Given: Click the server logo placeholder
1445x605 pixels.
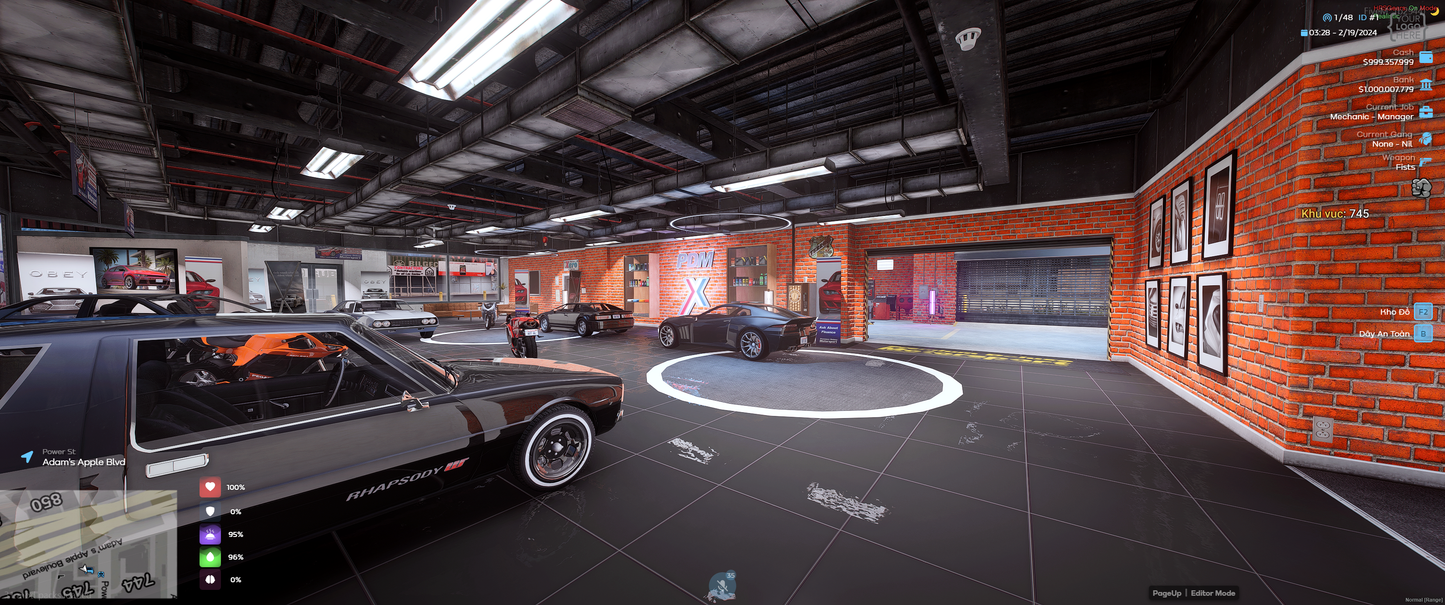Looking at the screenshot, I should tap(1409, 25).
